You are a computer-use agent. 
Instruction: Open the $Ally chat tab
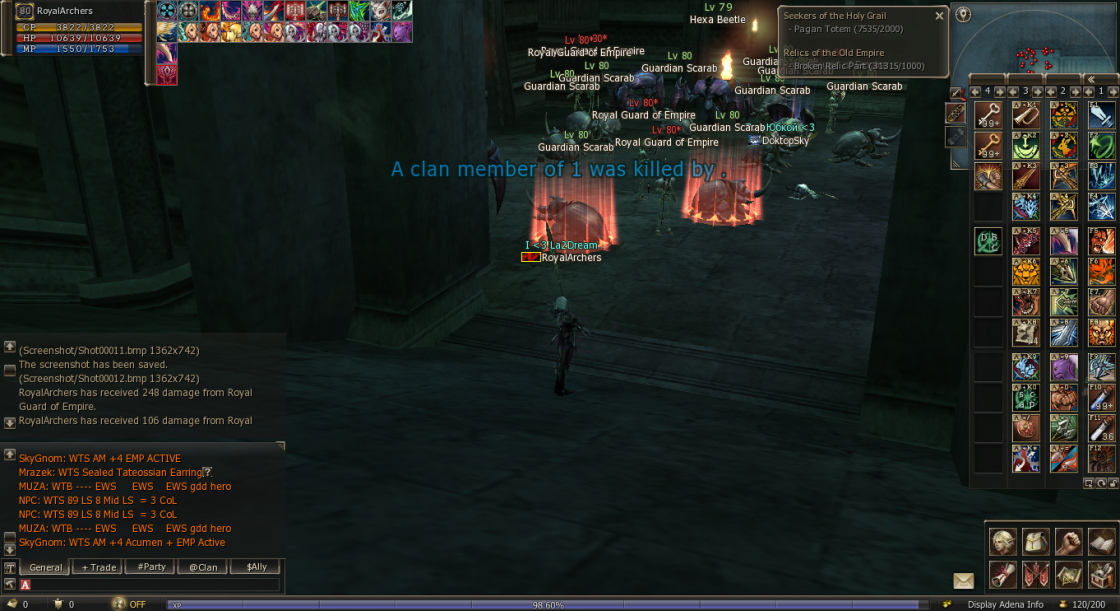point(255,567)
